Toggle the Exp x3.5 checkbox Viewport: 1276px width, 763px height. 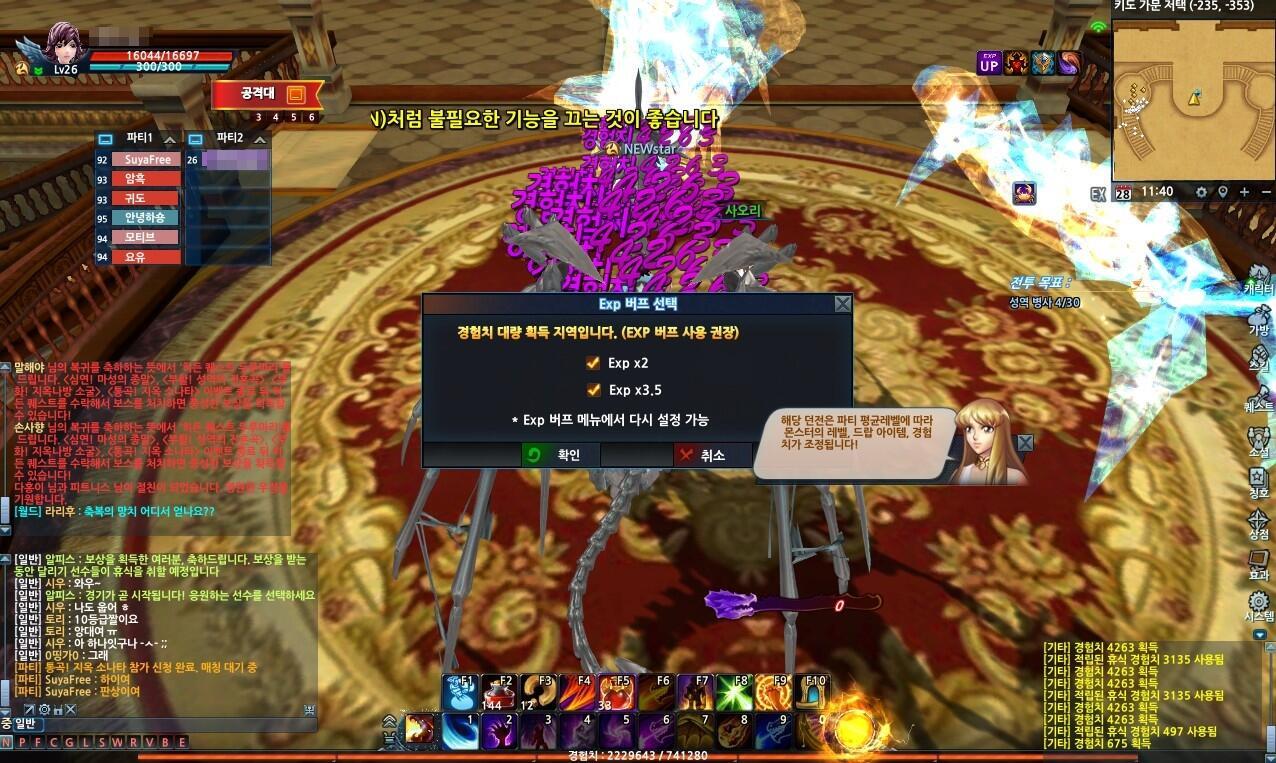[594, 390]
